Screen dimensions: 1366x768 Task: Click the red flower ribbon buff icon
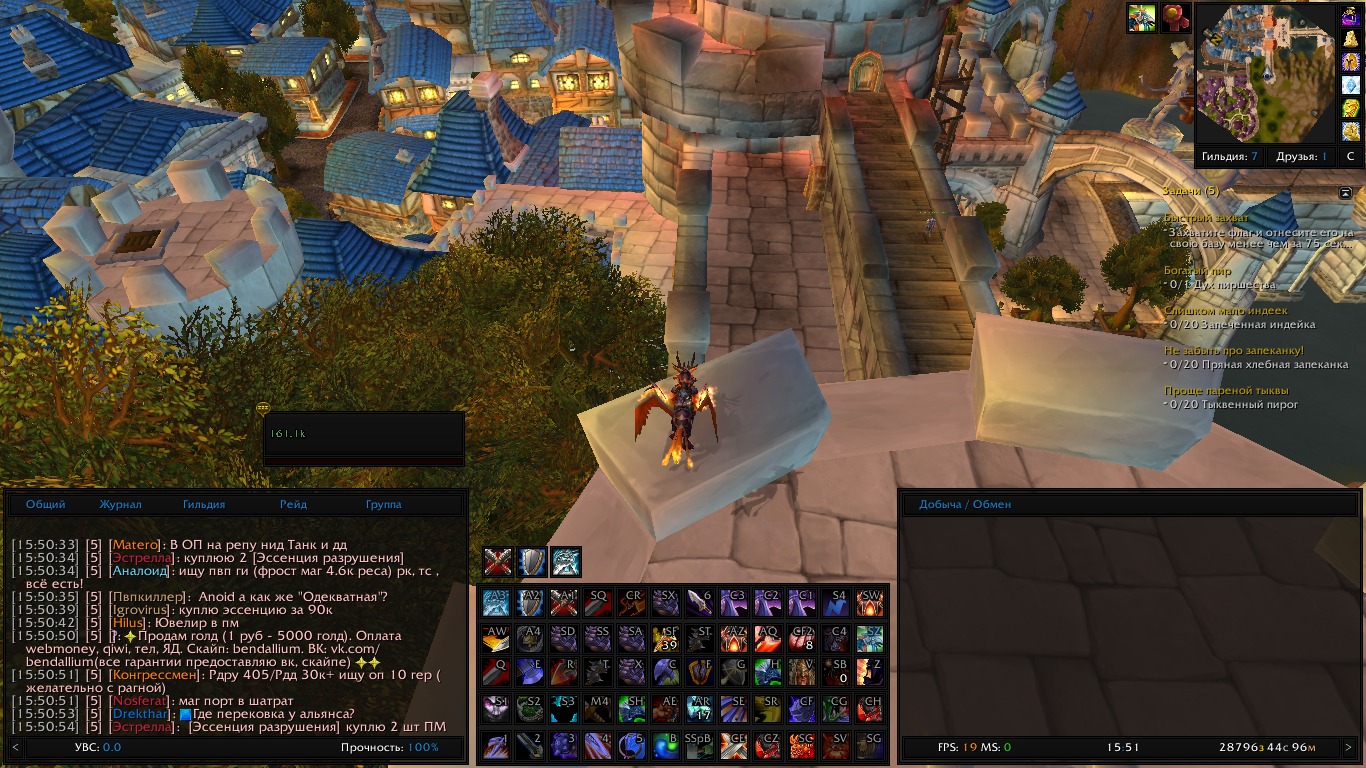pos(1175,18)
